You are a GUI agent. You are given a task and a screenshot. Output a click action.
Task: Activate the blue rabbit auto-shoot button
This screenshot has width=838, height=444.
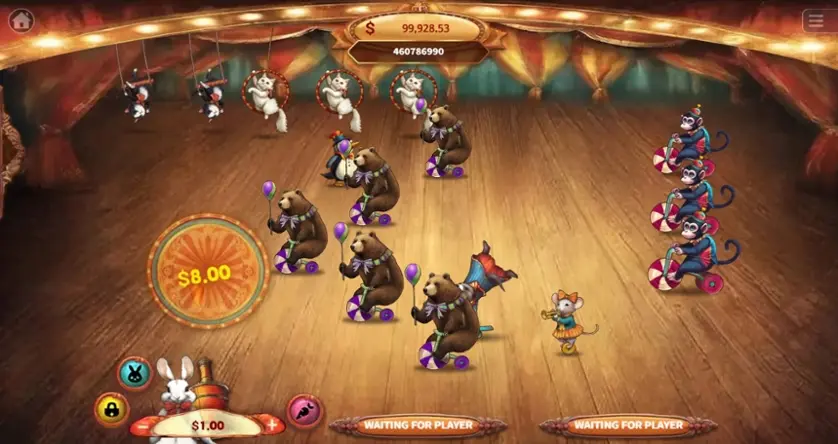[136, 373]
